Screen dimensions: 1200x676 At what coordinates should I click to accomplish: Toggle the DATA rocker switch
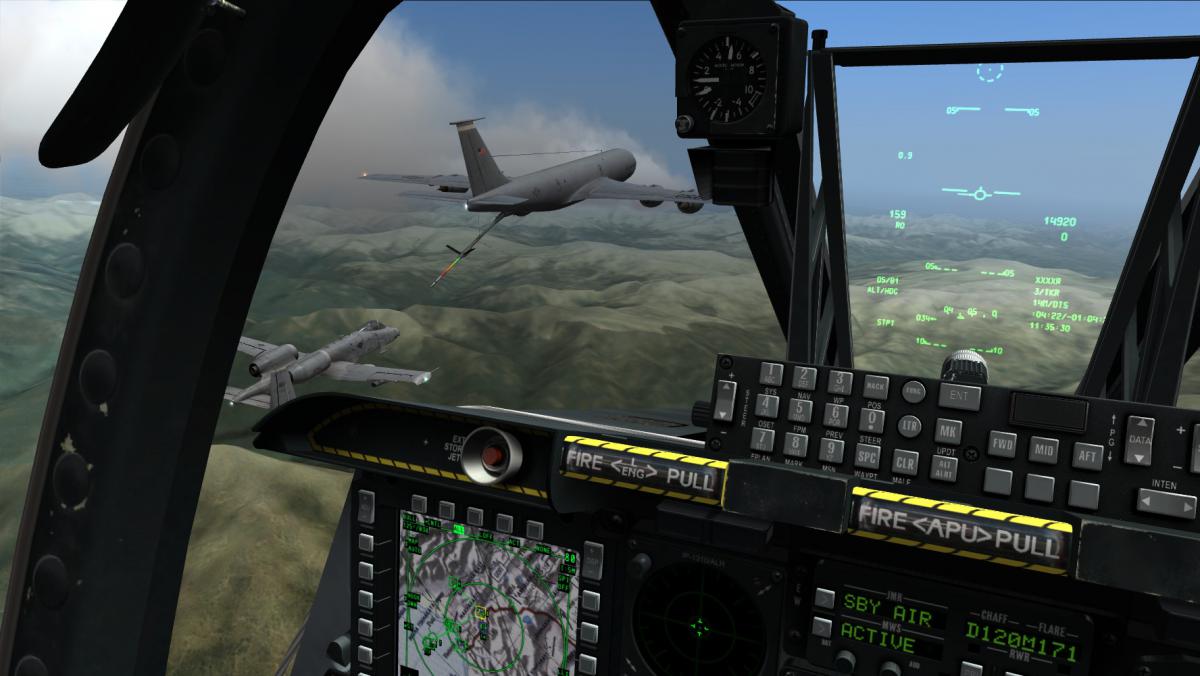[x=1139, y=441]
